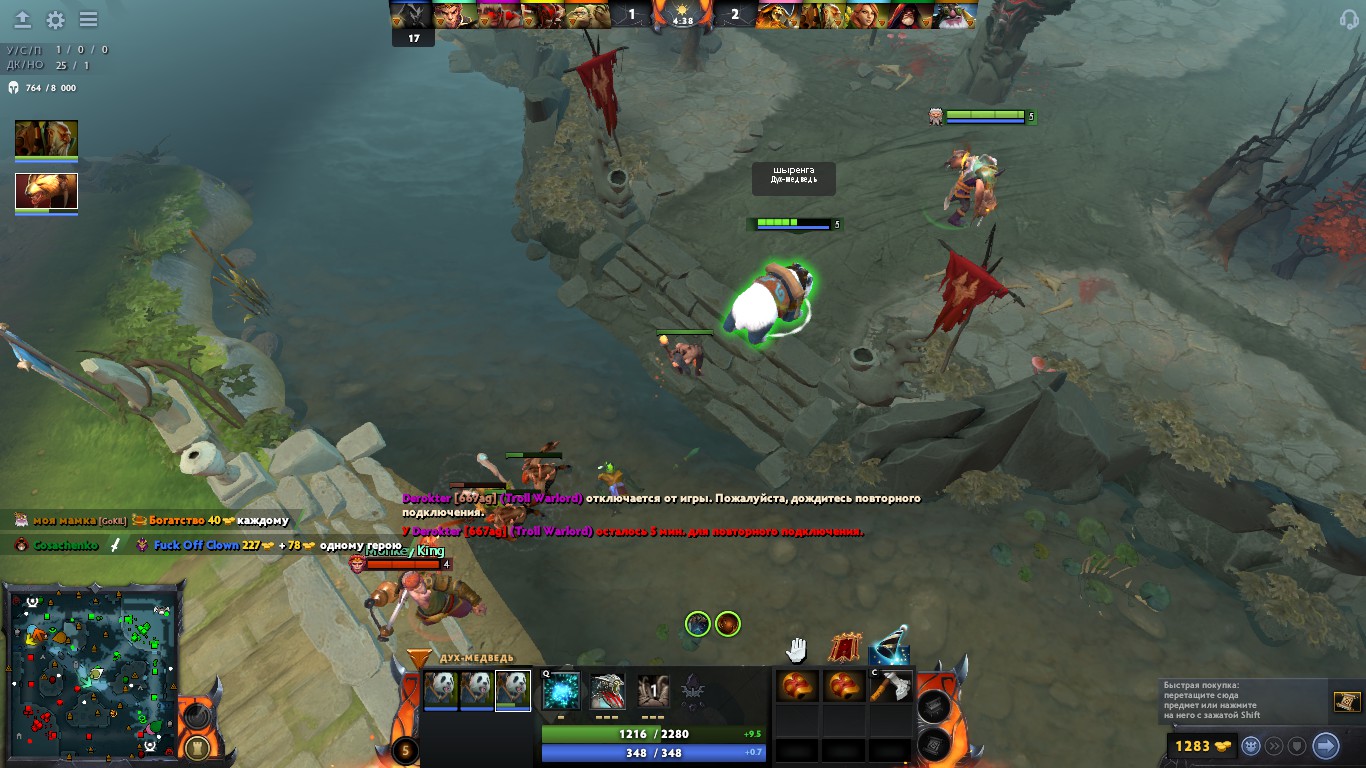
Task: Activate the scan icon above the HUD
Action: [x=890, y=650]
